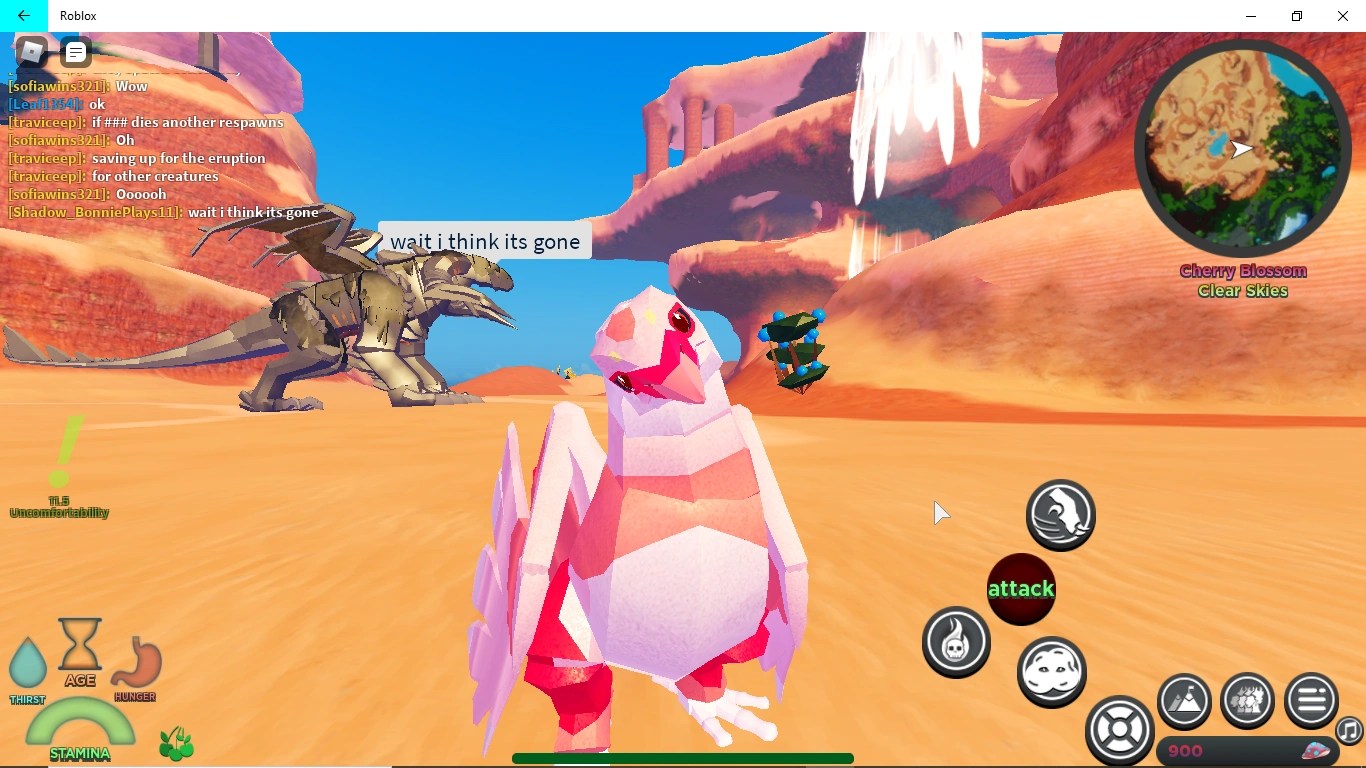Click the green exclamation Uncomfortability alert

tap(62, 455)
